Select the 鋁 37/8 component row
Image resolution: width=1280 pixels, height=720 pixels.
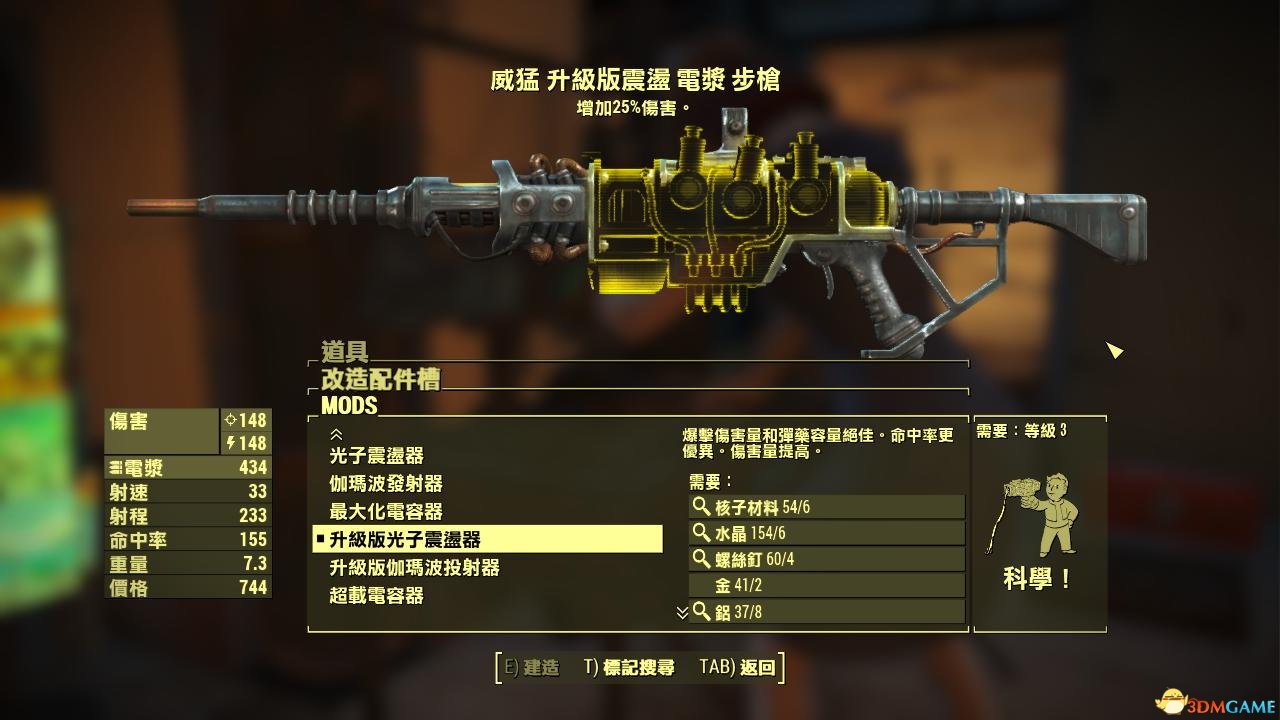click(x=826, y=611)
